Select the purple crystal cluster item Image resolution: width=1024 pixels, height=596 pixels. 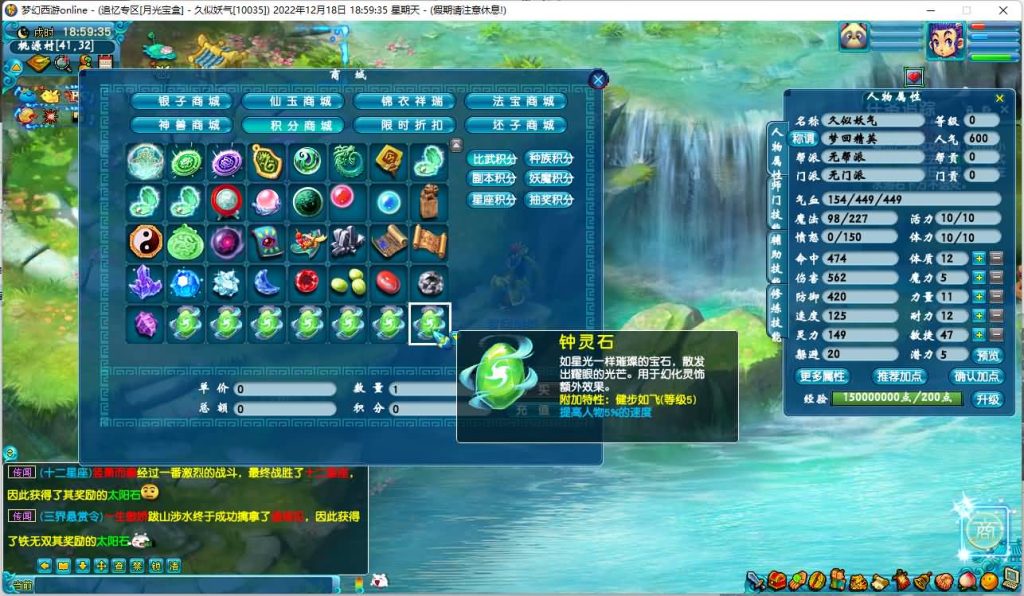[x=145, y=283]
